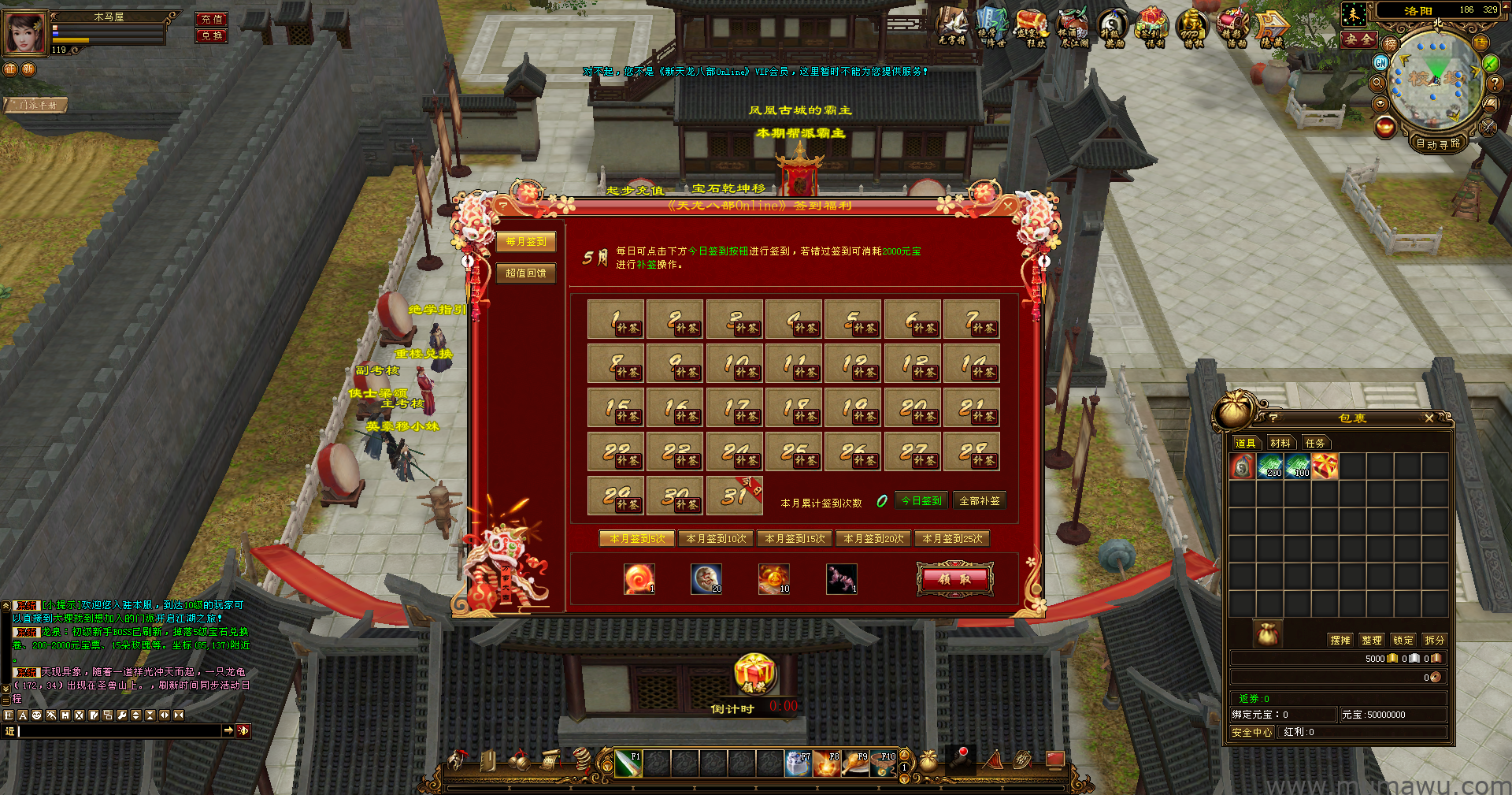
Task: Select the red gift box in inventory
Action: point(1325,466)
